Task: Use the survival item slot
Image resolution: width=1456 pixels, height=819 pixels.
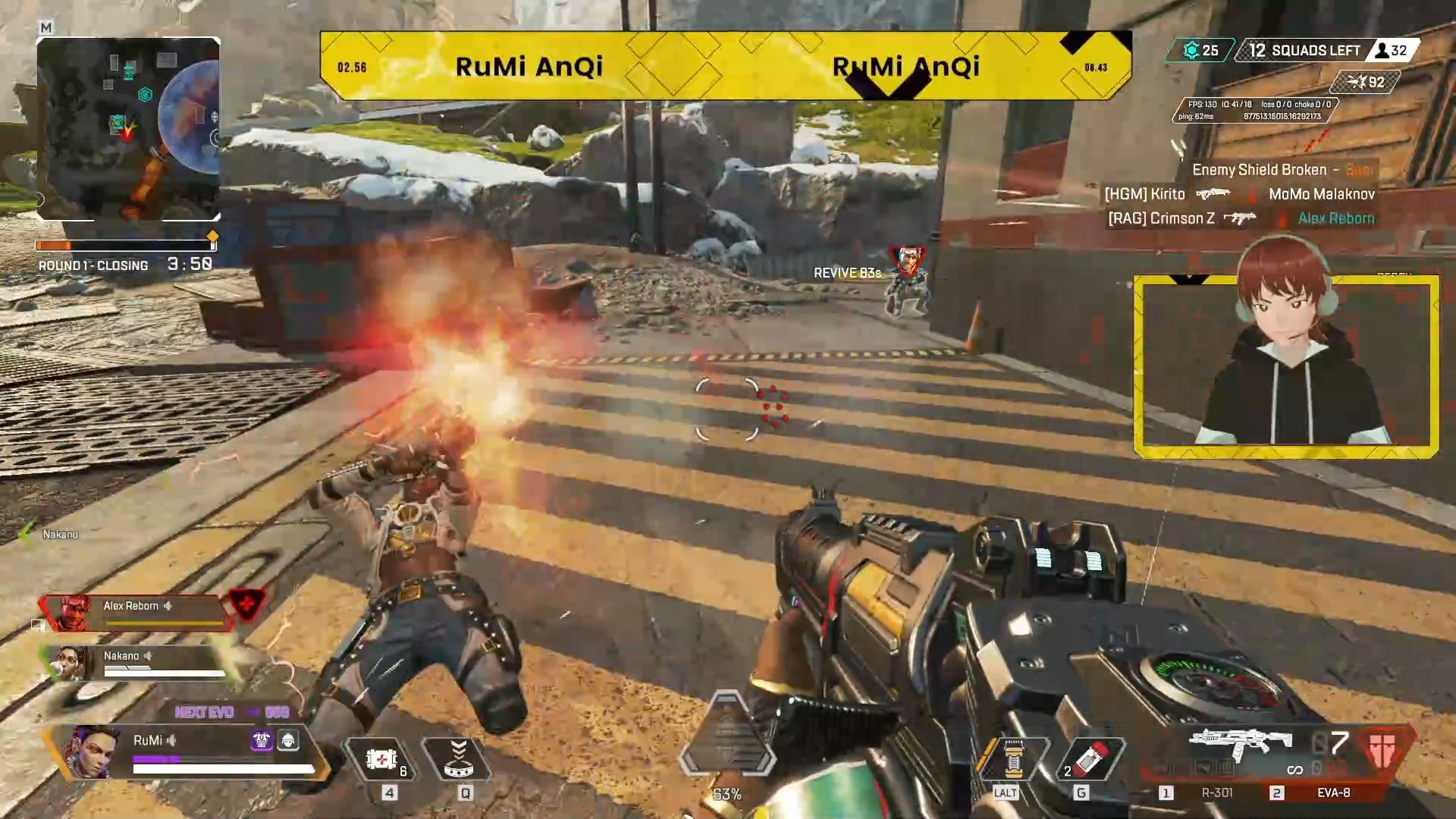Action: click(1012, 758)
